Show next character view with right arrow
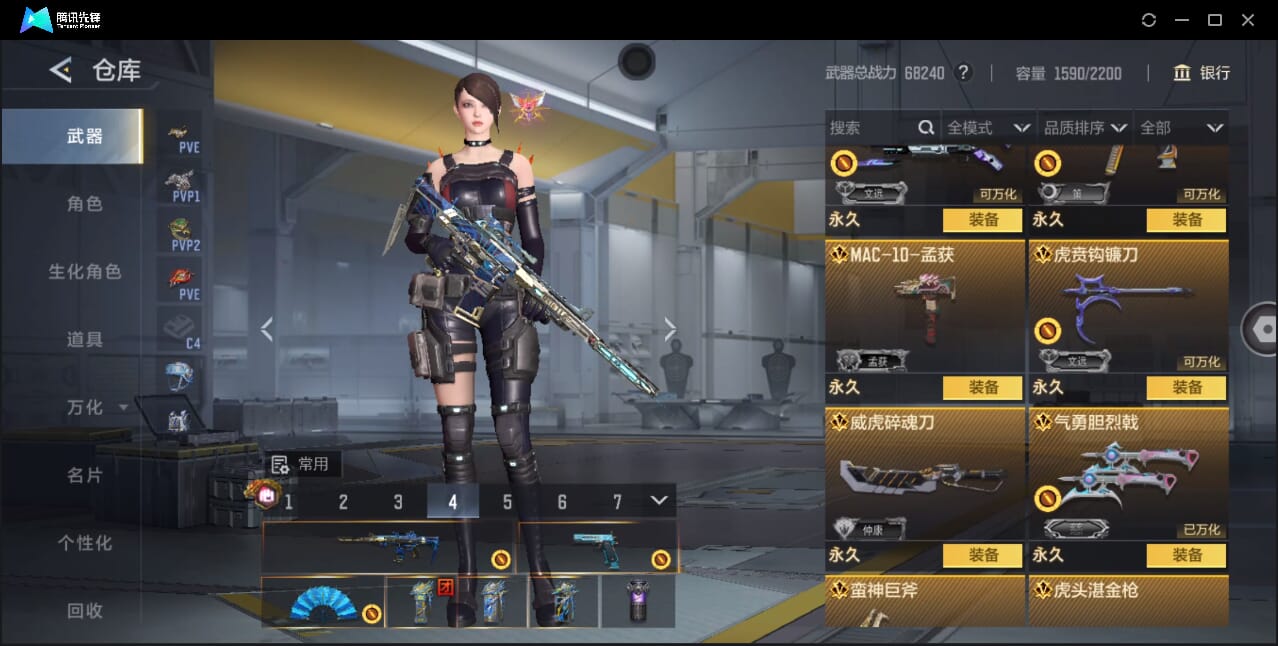This screenshot has height=646, width=1278. click(x=670, y=329)
